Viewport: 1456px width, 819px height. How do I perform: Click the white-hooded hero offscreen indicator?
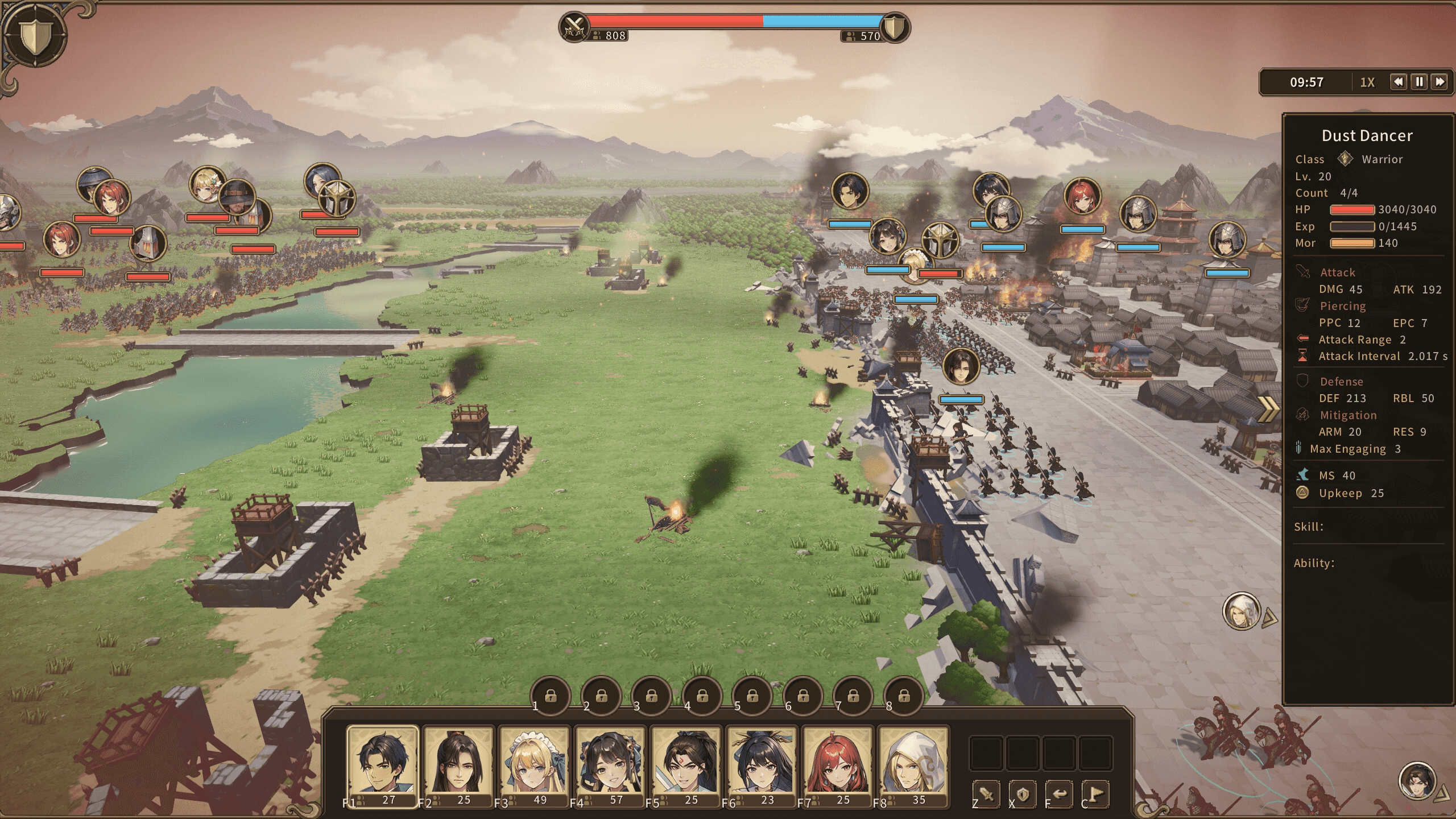(1241, 611)
